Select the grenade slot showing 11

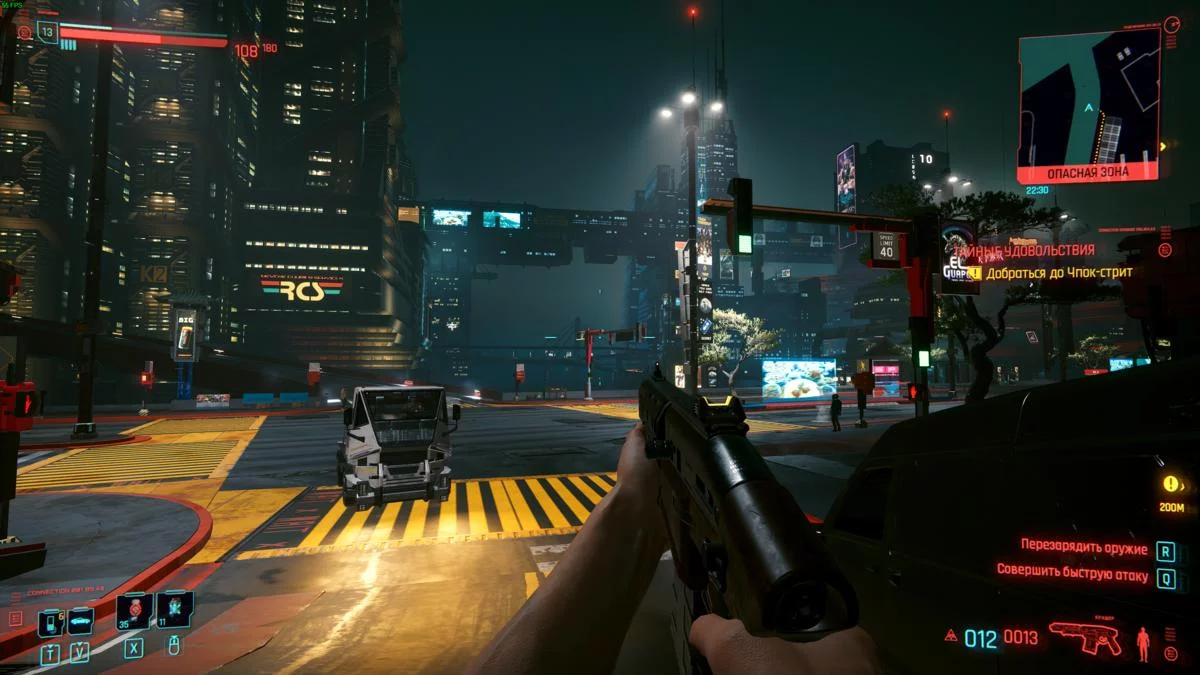click(173, 611)
